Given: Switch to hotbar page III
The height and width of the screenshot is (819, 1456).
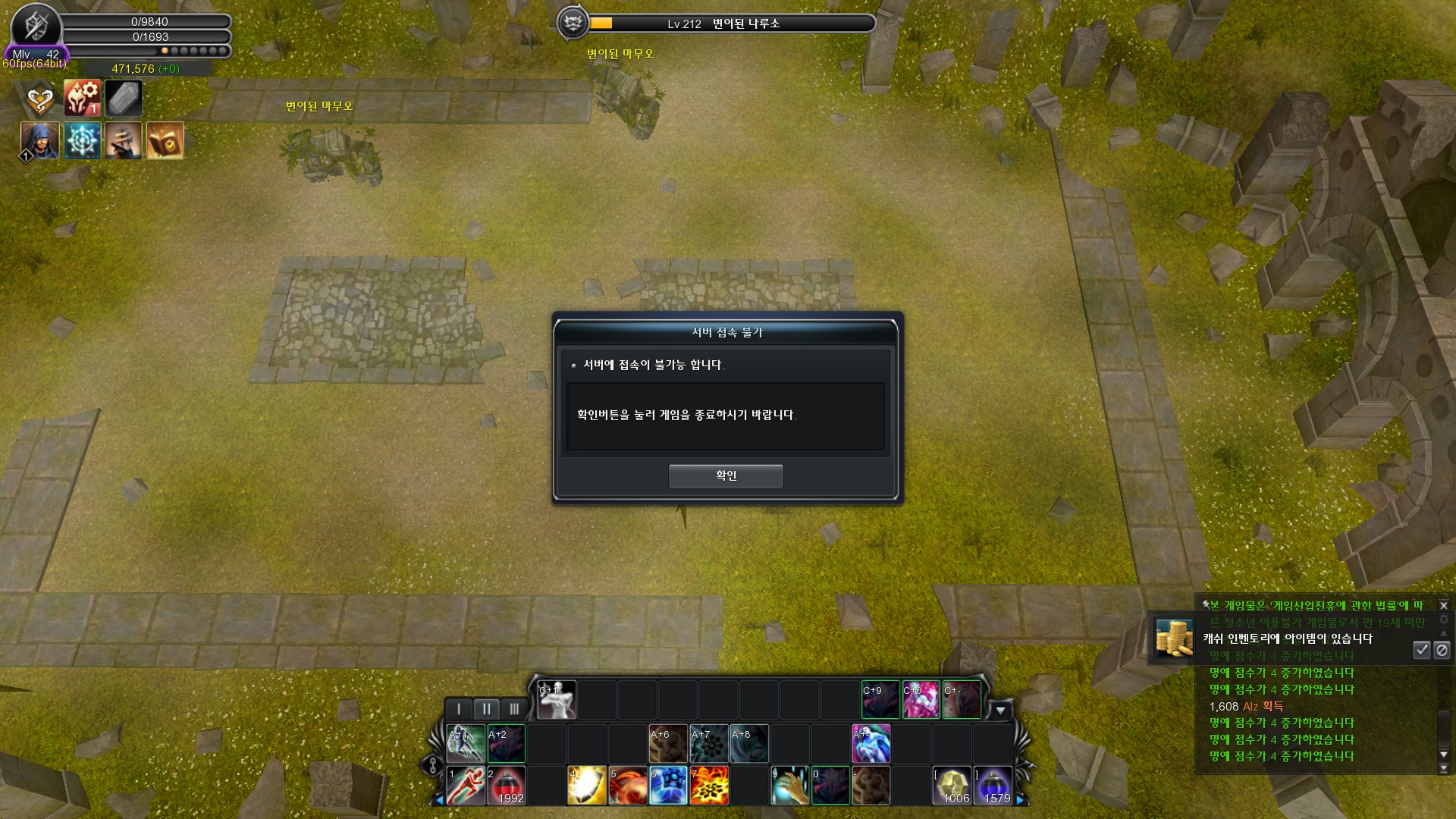Looking at the screenshot, I should pos(514,709).
